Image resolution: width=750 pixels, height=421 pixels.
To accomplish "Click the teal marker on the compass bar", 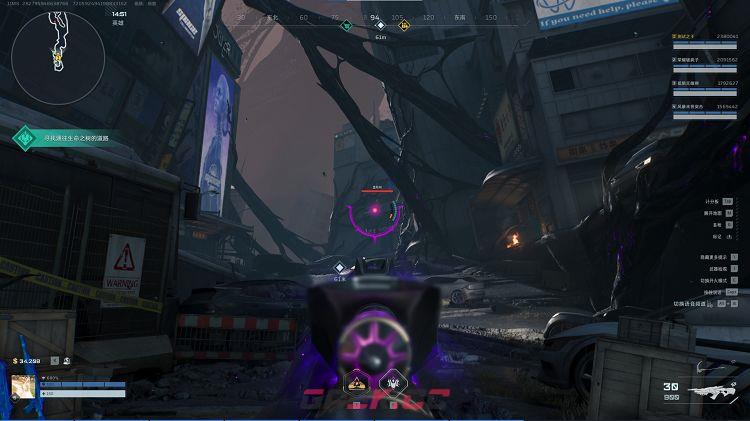I will coord(346,26).
